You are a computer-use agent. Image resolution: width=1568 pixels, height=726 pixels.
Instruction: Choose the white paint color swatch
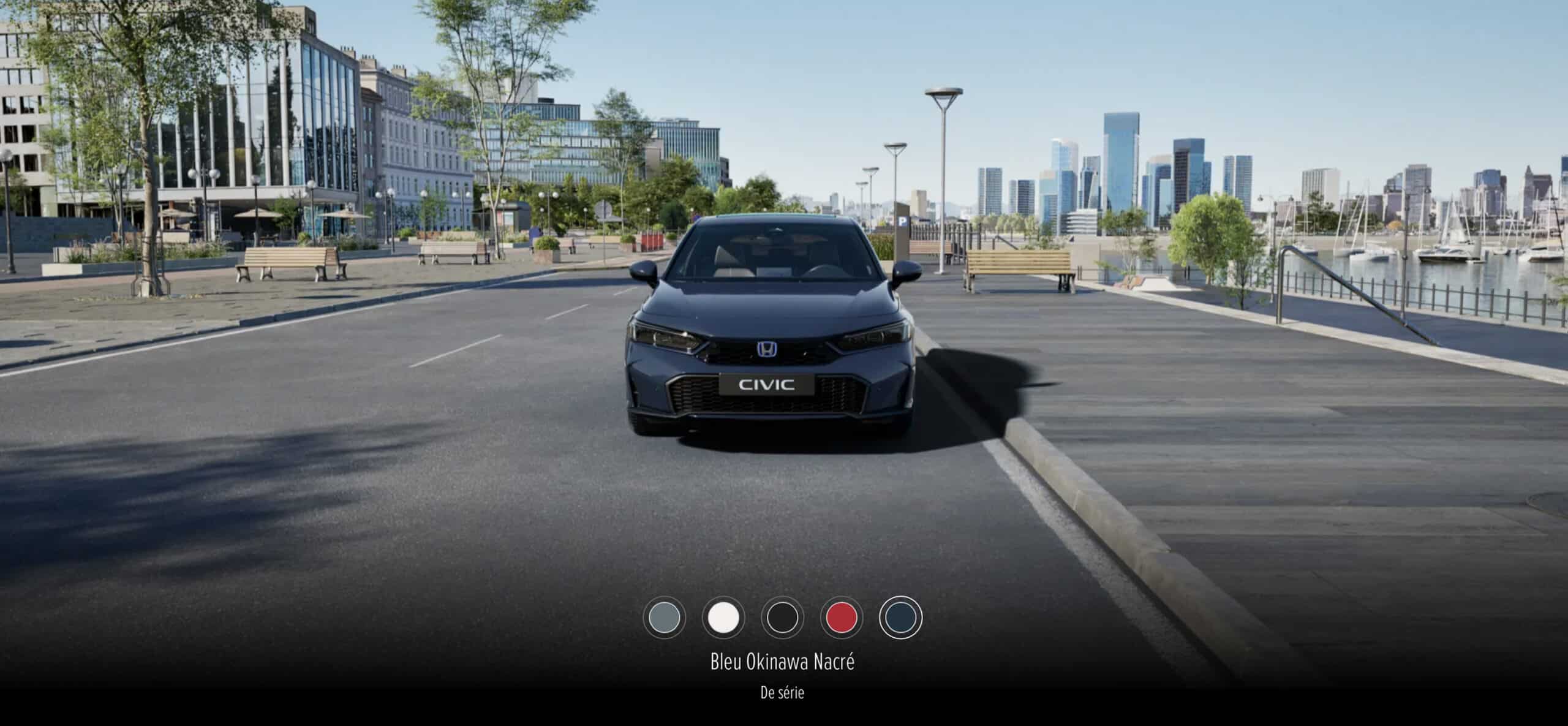(723, 617)
